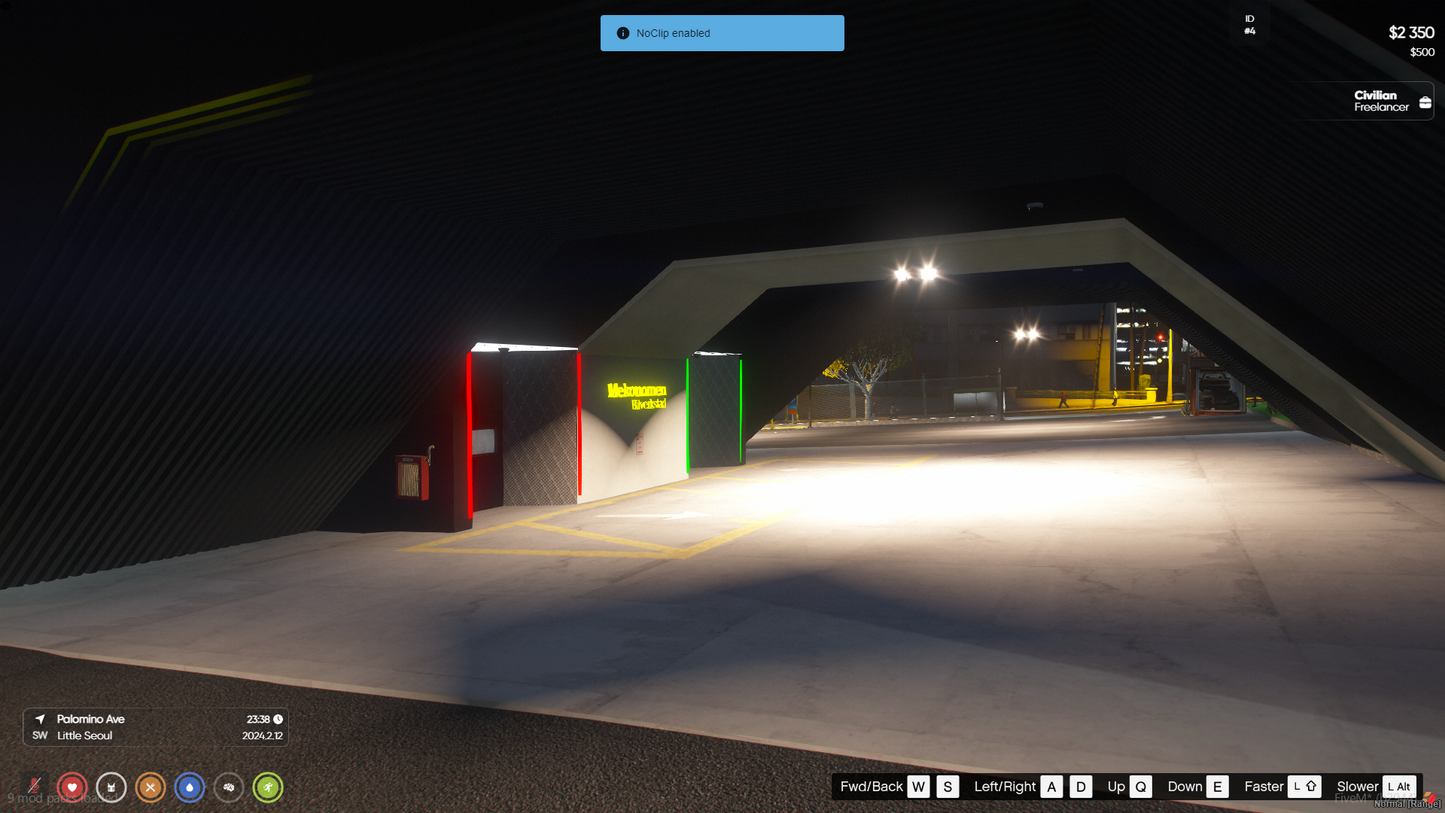Select the brain stress status icon
The height and width of the screenshot is (813, 1445).
coord(229,787)
